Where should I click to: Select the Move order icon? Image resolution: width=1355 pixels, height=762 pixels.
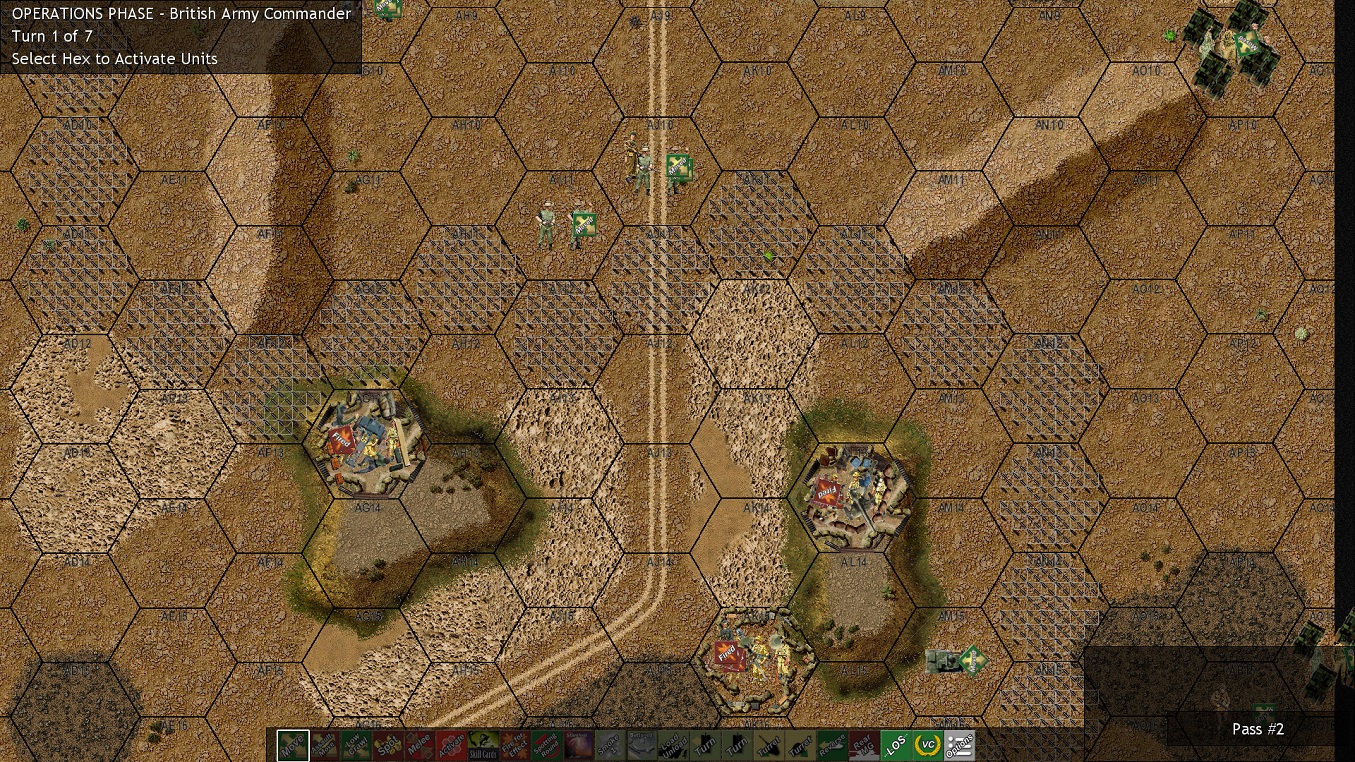[x=294, y=745]
